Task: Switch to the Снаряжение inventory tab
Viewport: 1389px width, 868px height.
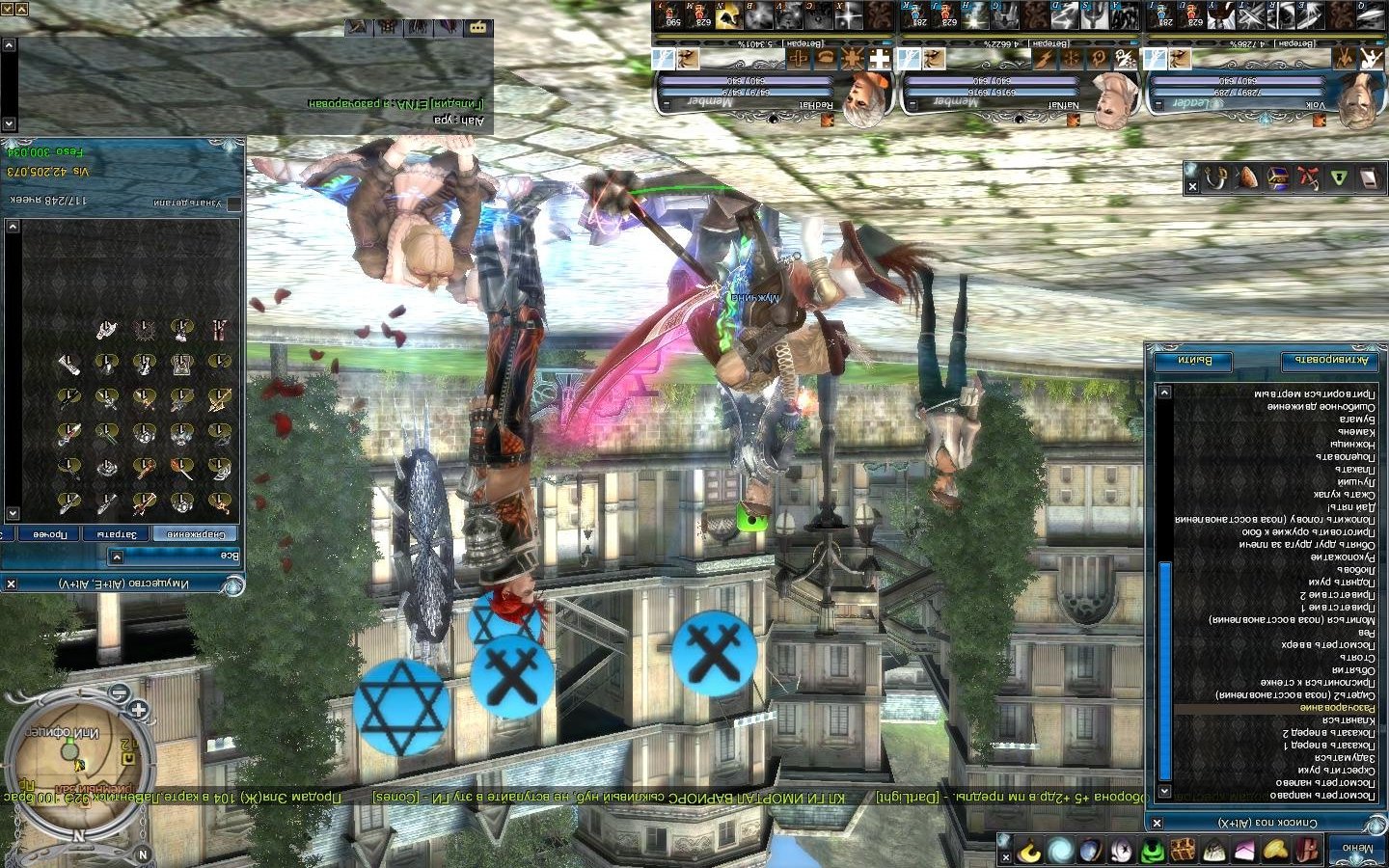Action: [x=200, y=534]
